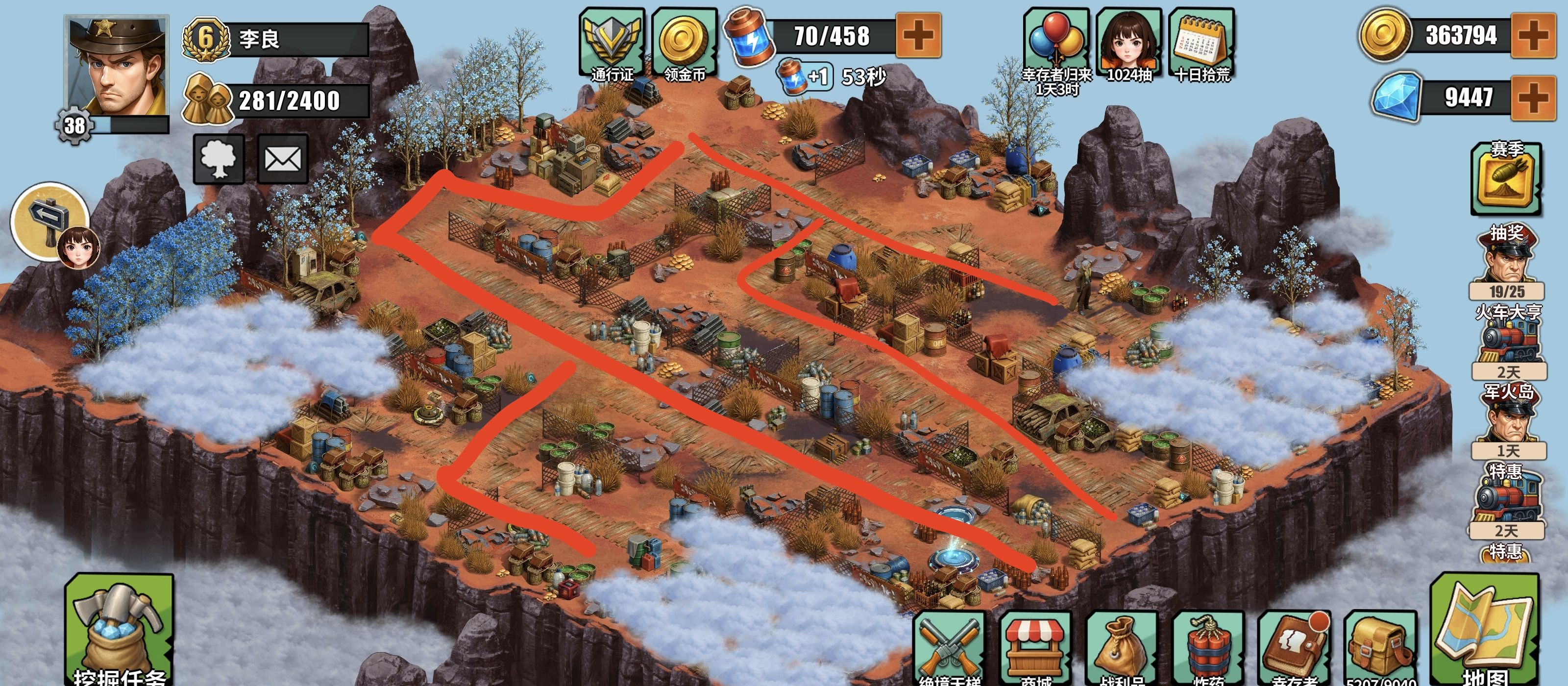
Task: Open the crossed shotguns 绝境天梯 icon
Action: pos(949,648)
